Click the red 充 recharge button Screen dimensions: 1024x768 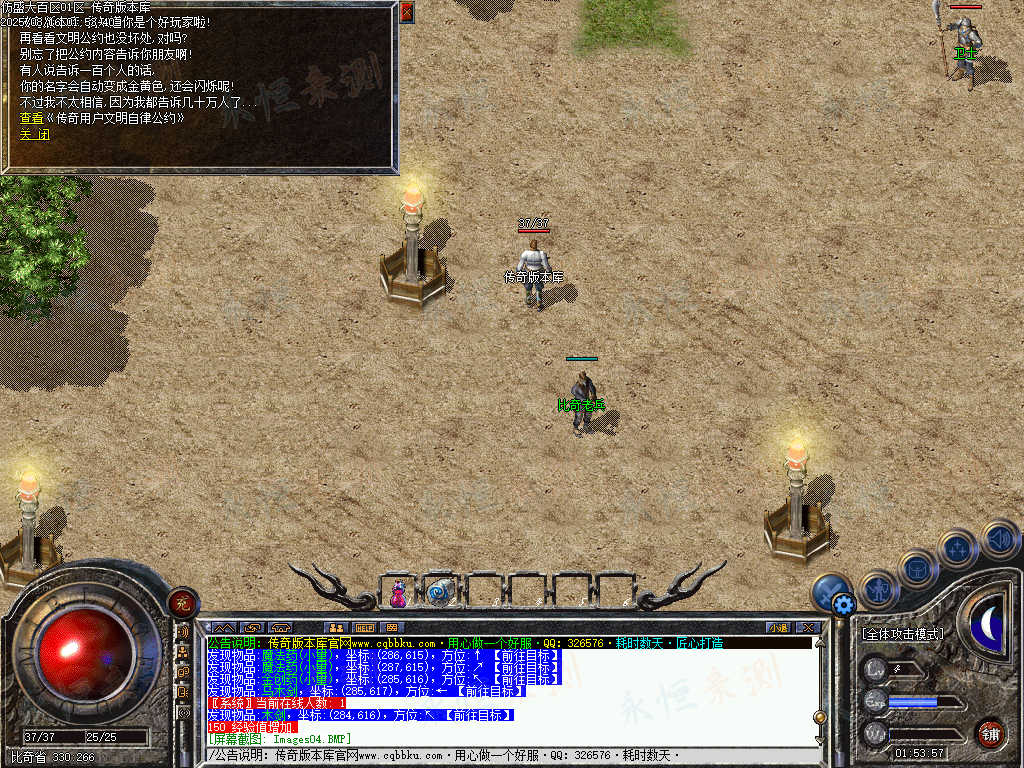[x=182, y=602]
